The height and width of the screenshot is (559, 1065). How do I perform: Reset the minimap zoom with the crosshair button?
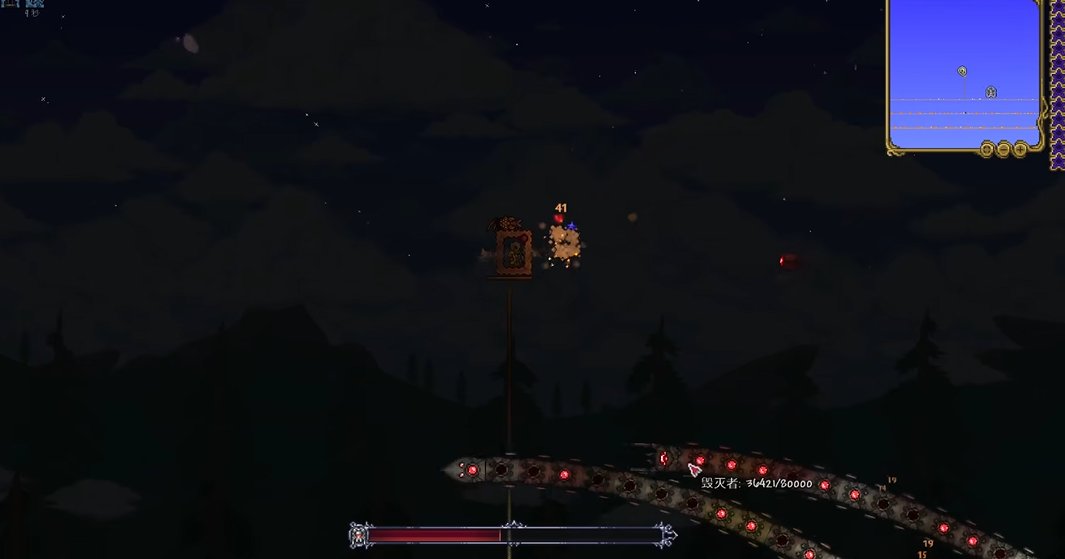[x=986, y=150]
